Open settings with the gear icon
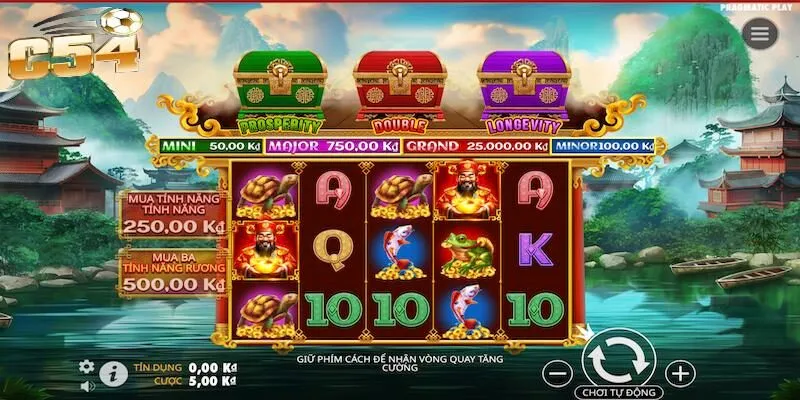Image resolution: width=800 pixels, height=400 pixels. click(87, 366)
